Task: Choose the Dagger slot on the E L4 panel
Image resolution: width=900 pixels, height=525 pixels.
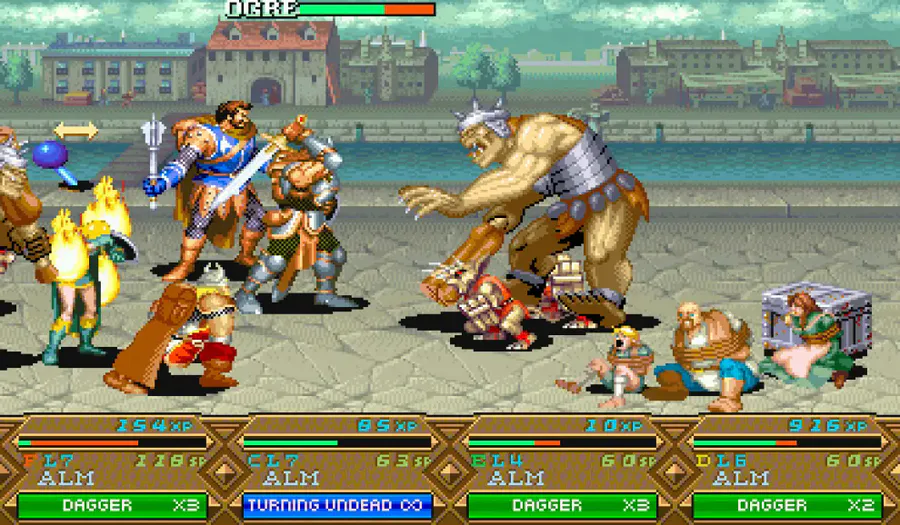Action: point(562,505)
